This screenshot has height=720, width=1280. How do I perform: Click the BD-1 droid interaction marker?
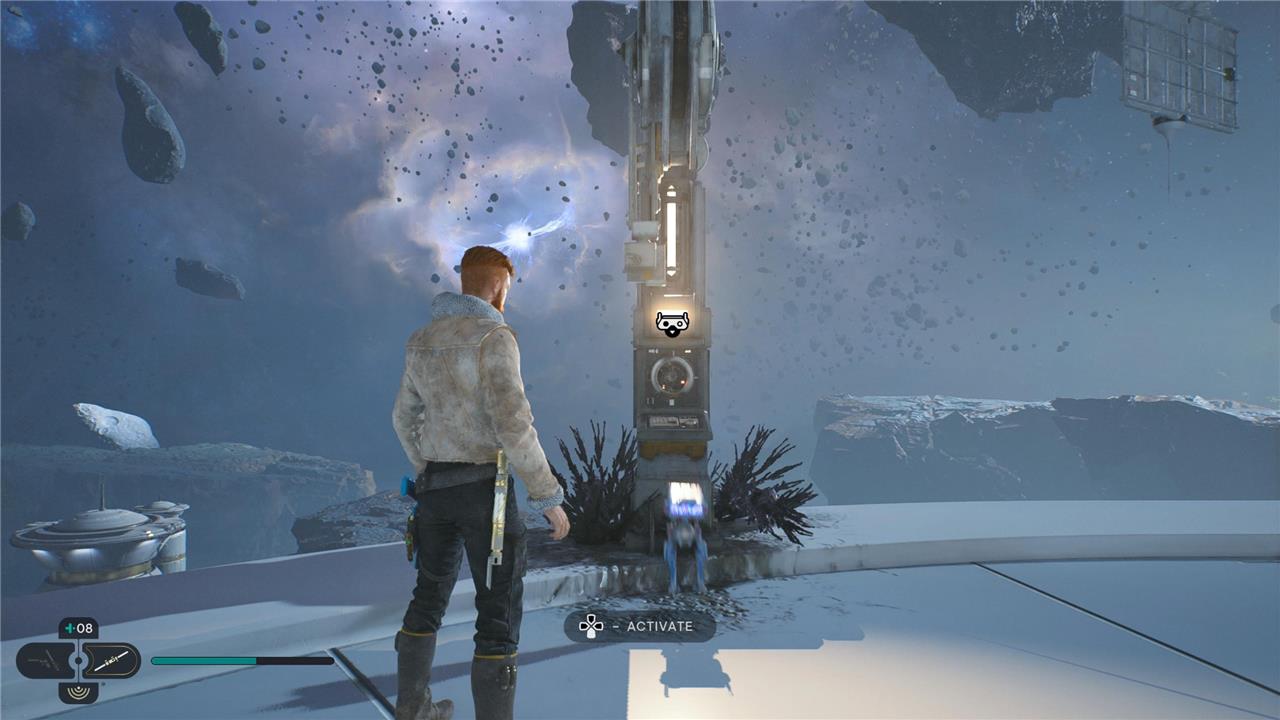pyautogui.click(x=671, y=323)
